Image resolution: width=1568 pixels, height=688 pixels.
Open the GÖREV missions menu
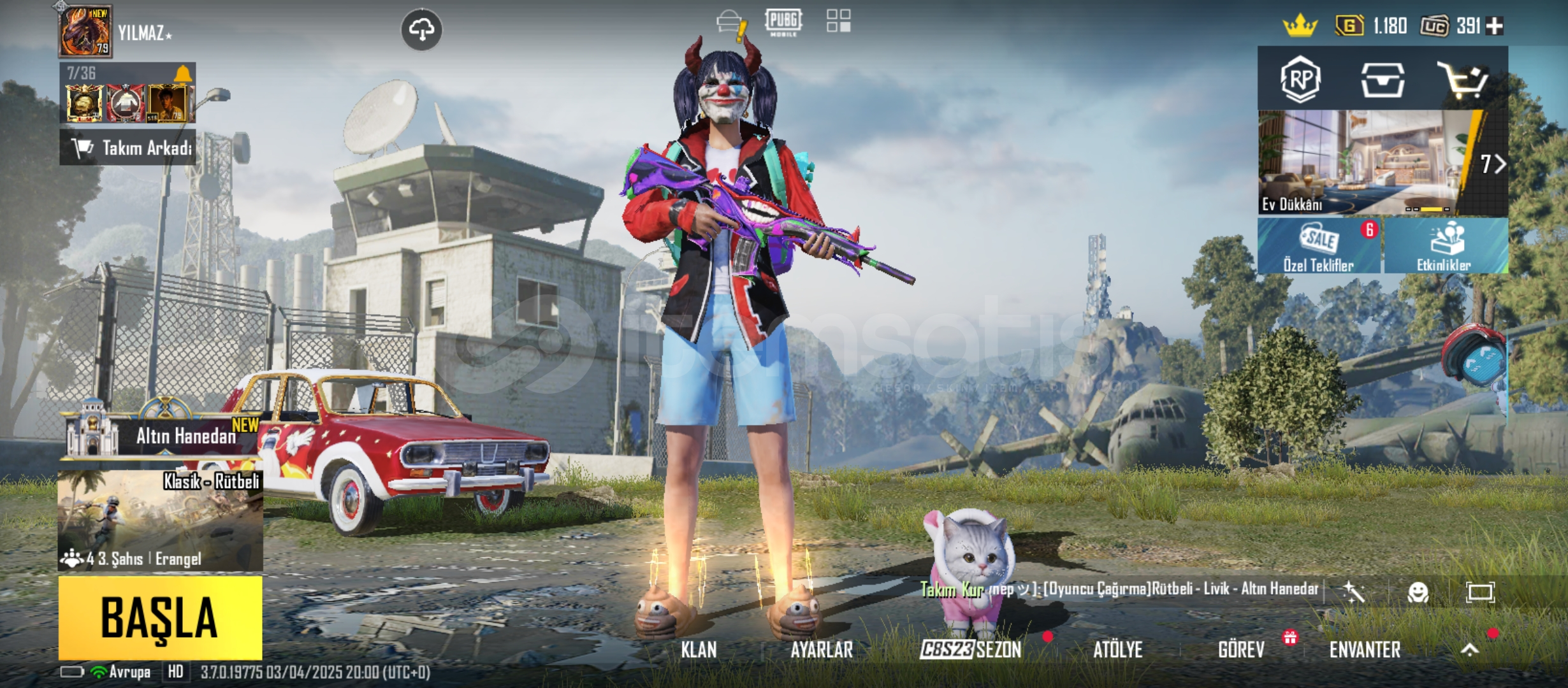click(x=1241, y=650)
